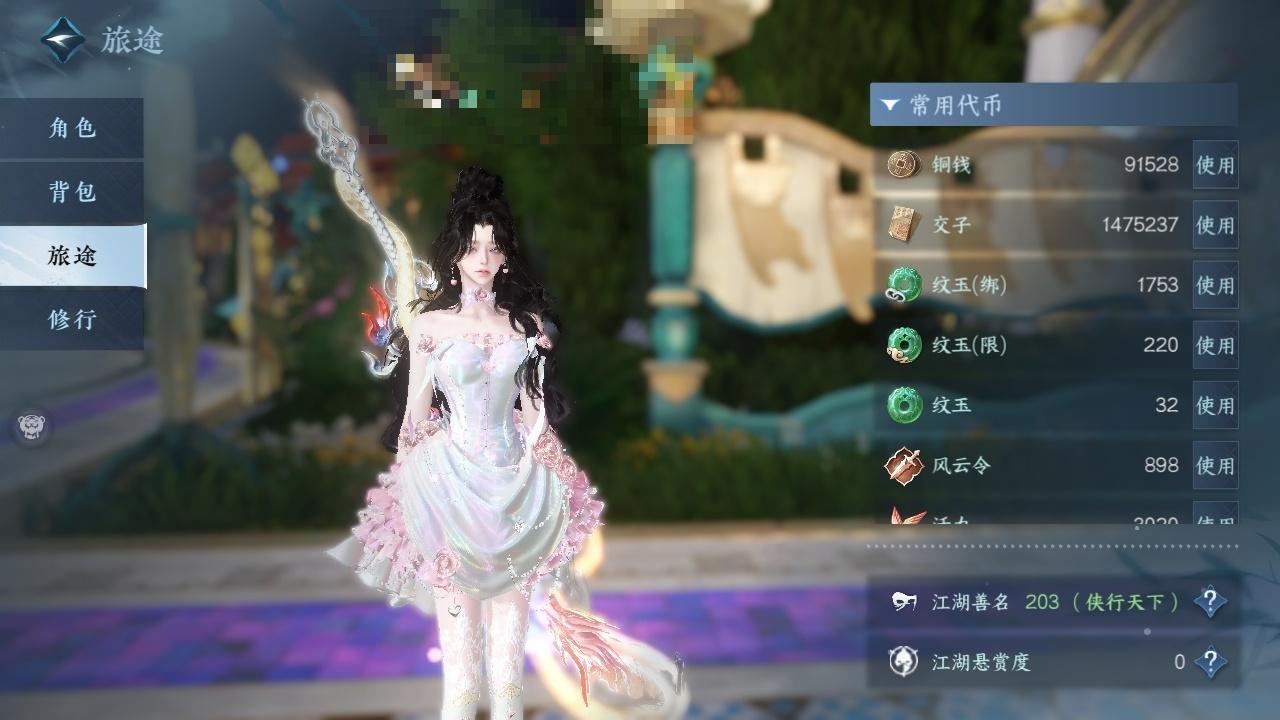Click 使用 button for 铜钱
The height and width of the screenshot is (720, 1280).
[x=1215, y=165]
